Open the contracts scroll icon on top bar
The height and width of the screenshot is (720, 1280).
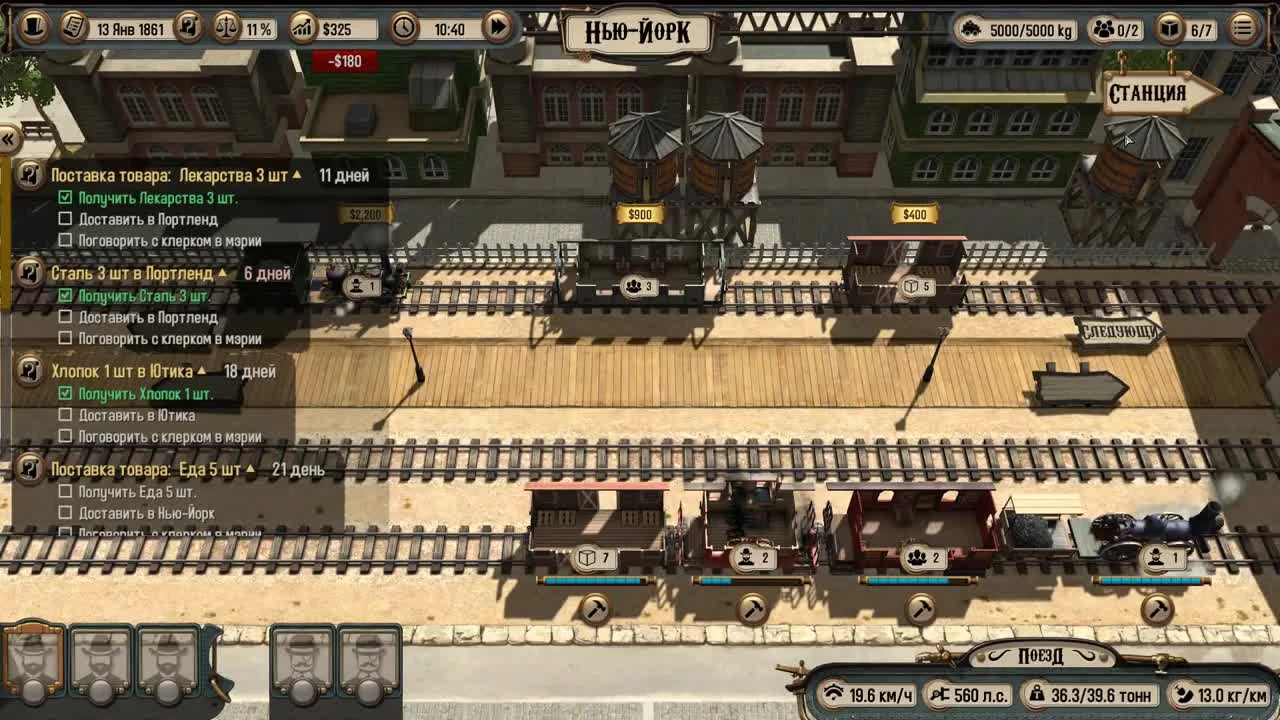coord(189,28)
